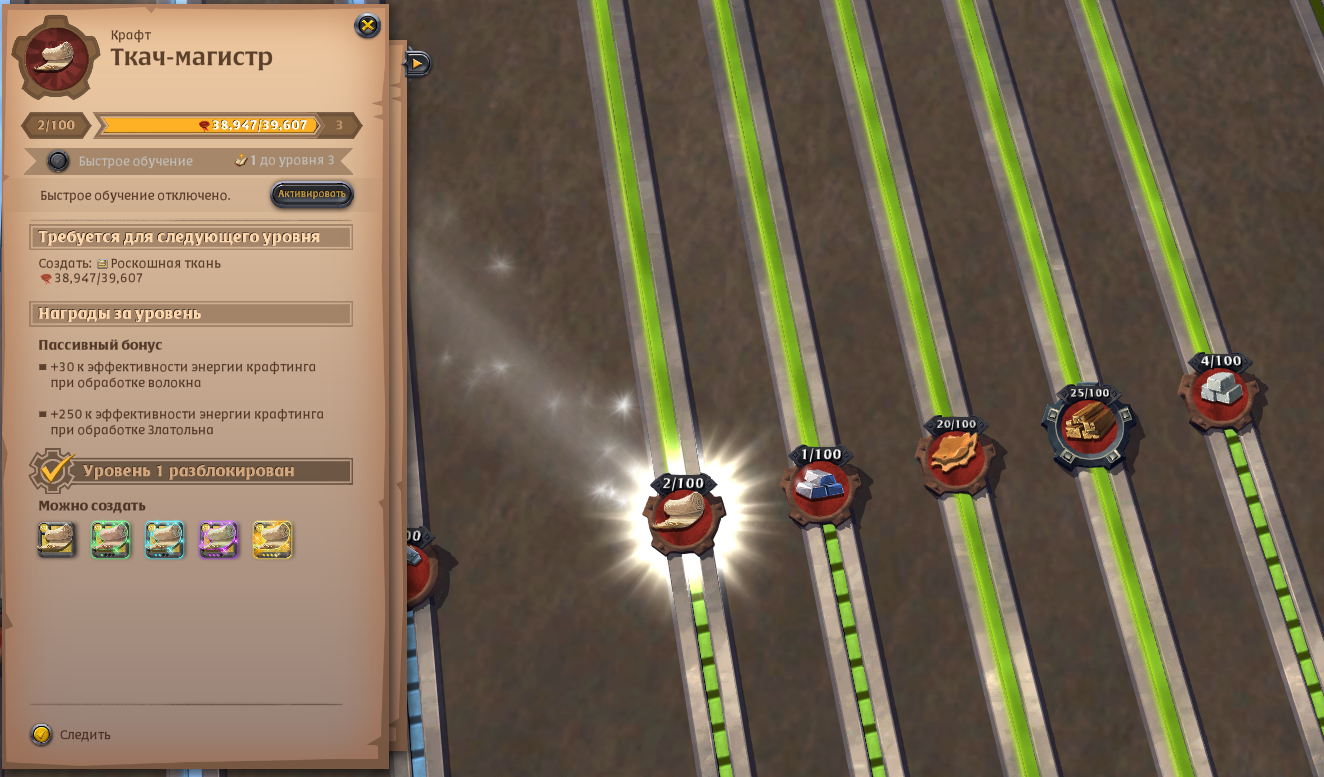
Task: Close the Ткач-магистр crafting panel
Action: [368, 26]
